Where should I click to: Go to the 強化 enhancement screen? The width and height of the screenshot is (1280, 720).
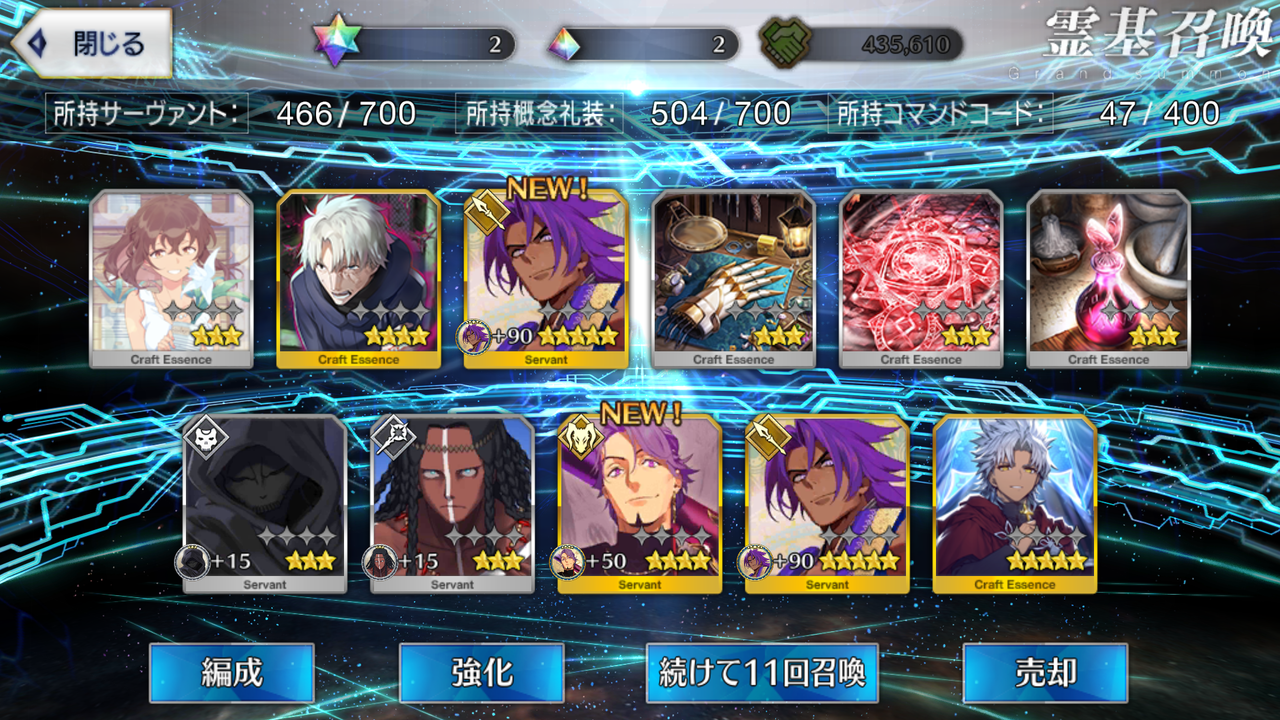pos(481,673)
